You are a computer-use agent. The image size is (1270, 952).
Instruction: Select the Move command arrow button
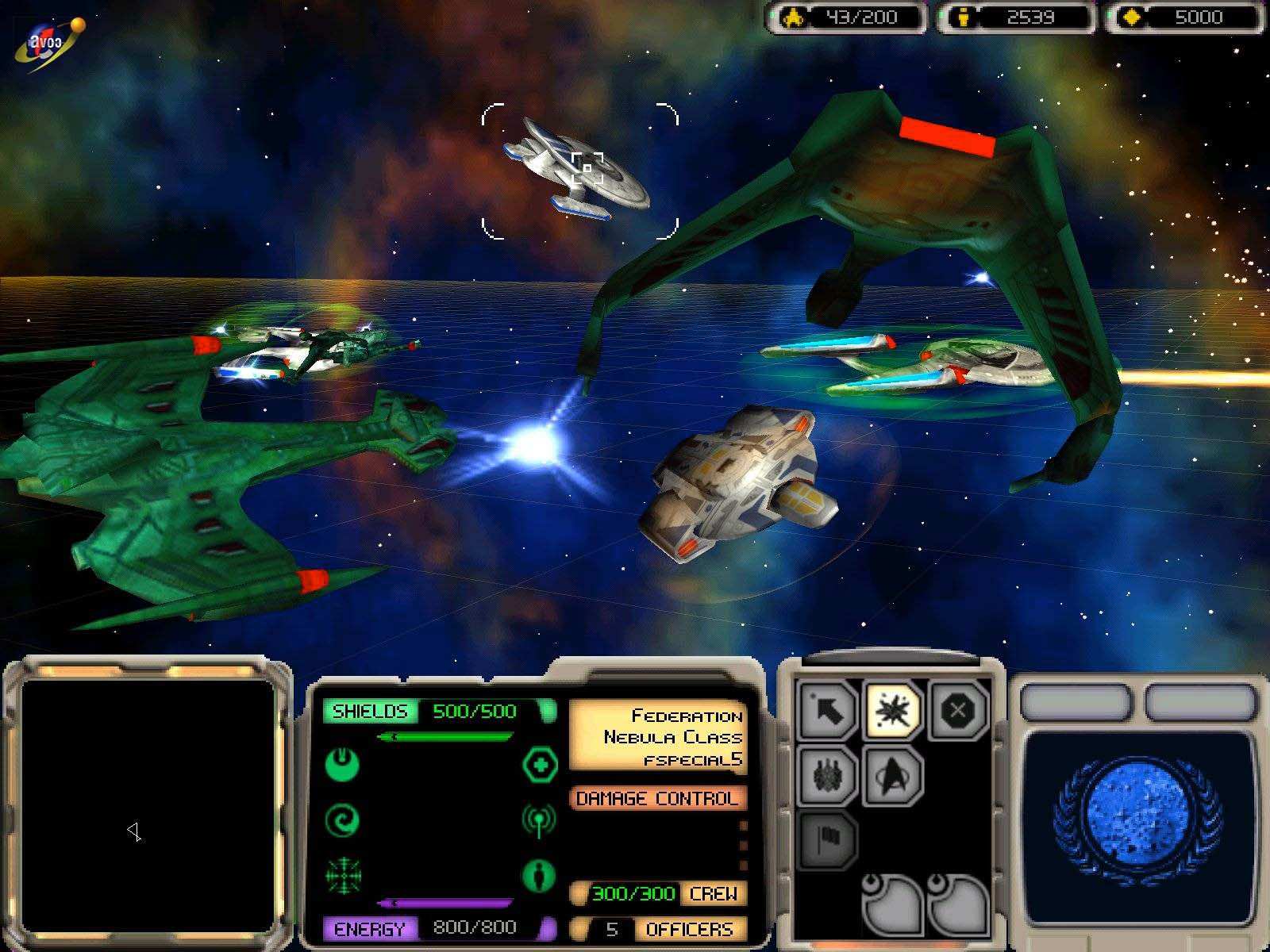click(827, 710)
